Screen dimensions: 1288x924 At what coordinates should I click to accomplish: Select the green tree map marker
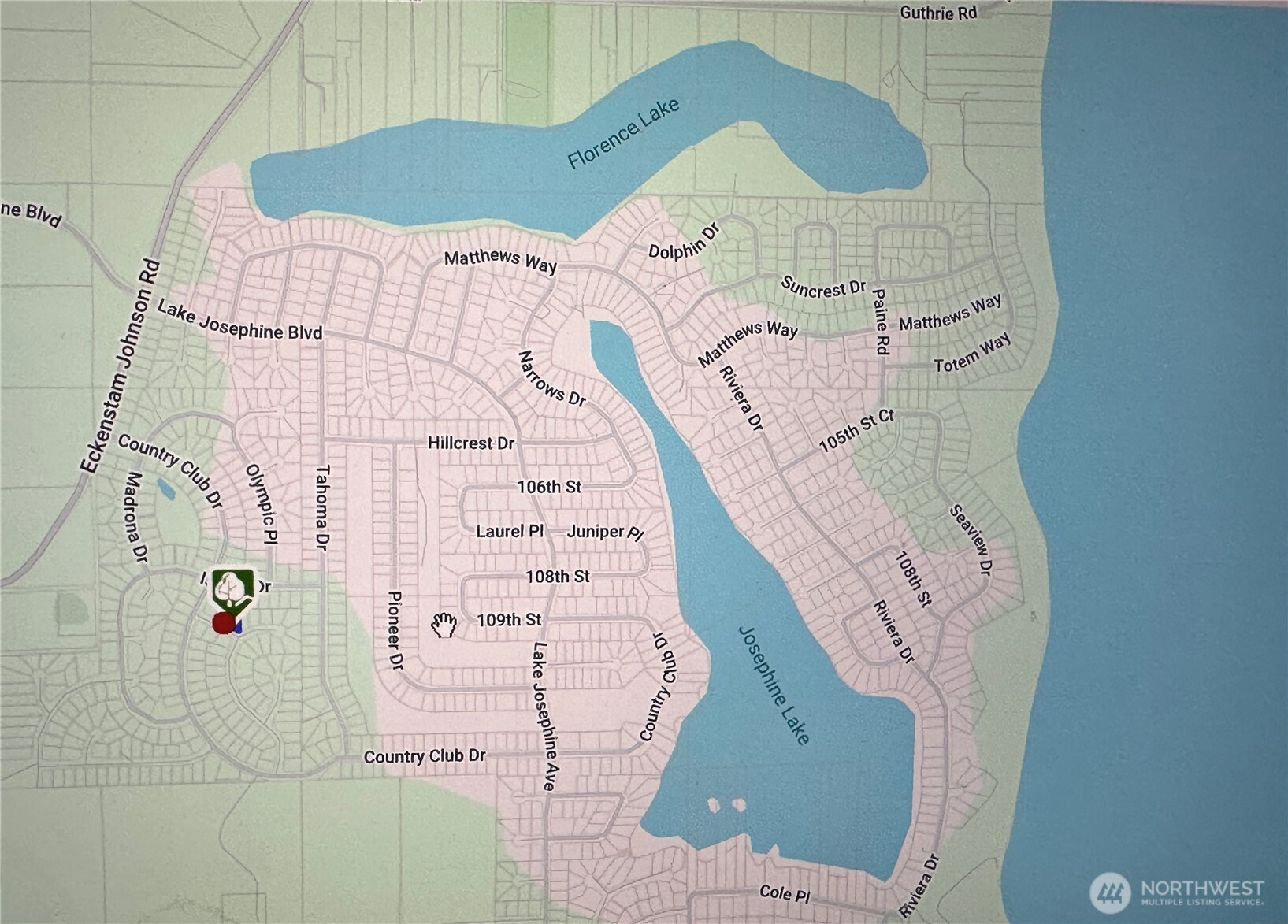tap(232, 589)
